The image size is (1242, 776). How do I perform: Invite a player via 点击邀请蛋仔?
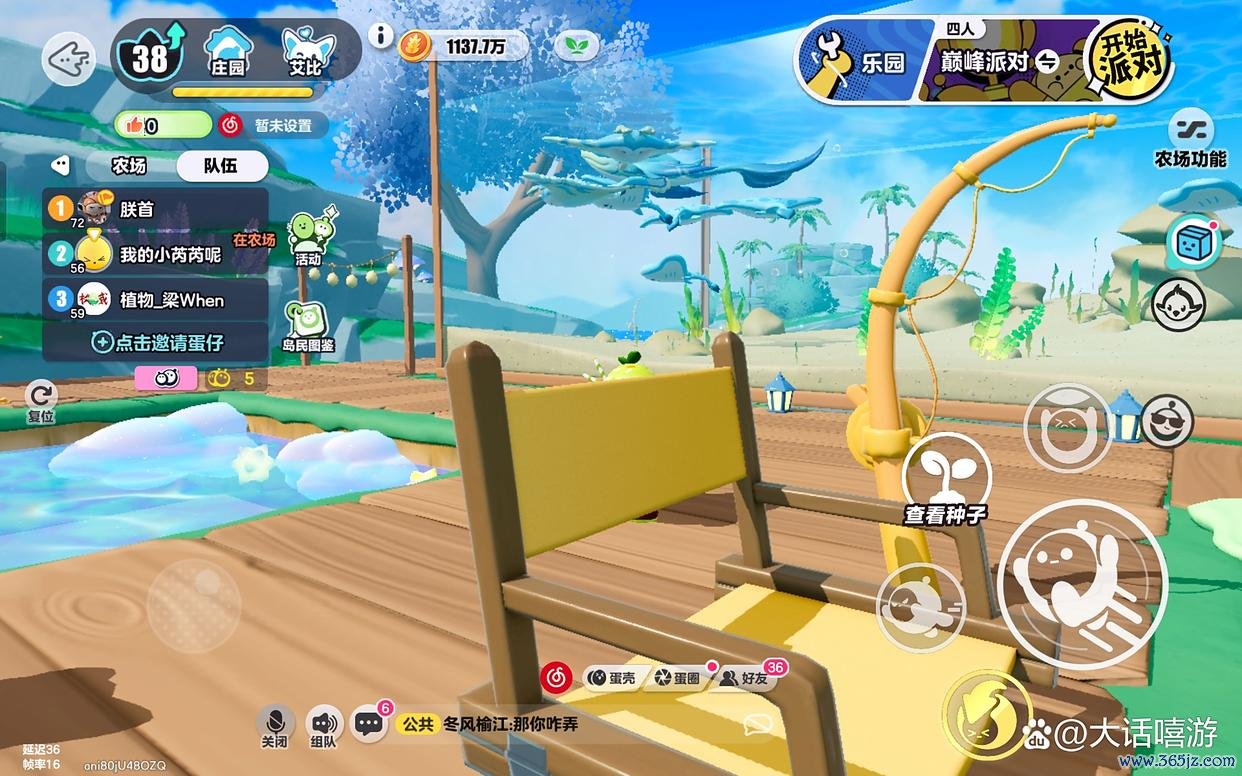158,342
